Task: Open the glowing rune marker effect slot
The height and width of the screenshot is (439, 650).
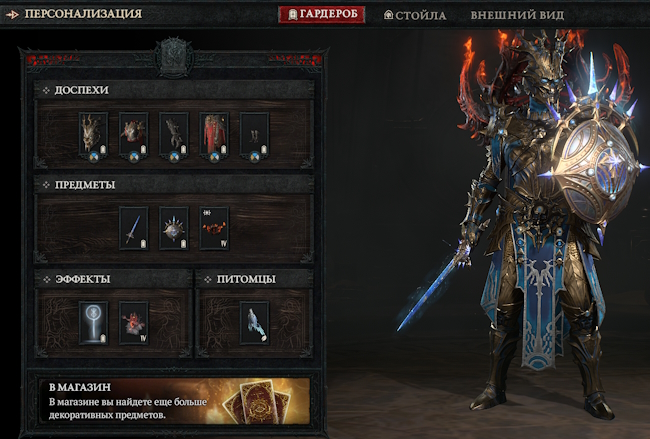Action: coord(94,323)
